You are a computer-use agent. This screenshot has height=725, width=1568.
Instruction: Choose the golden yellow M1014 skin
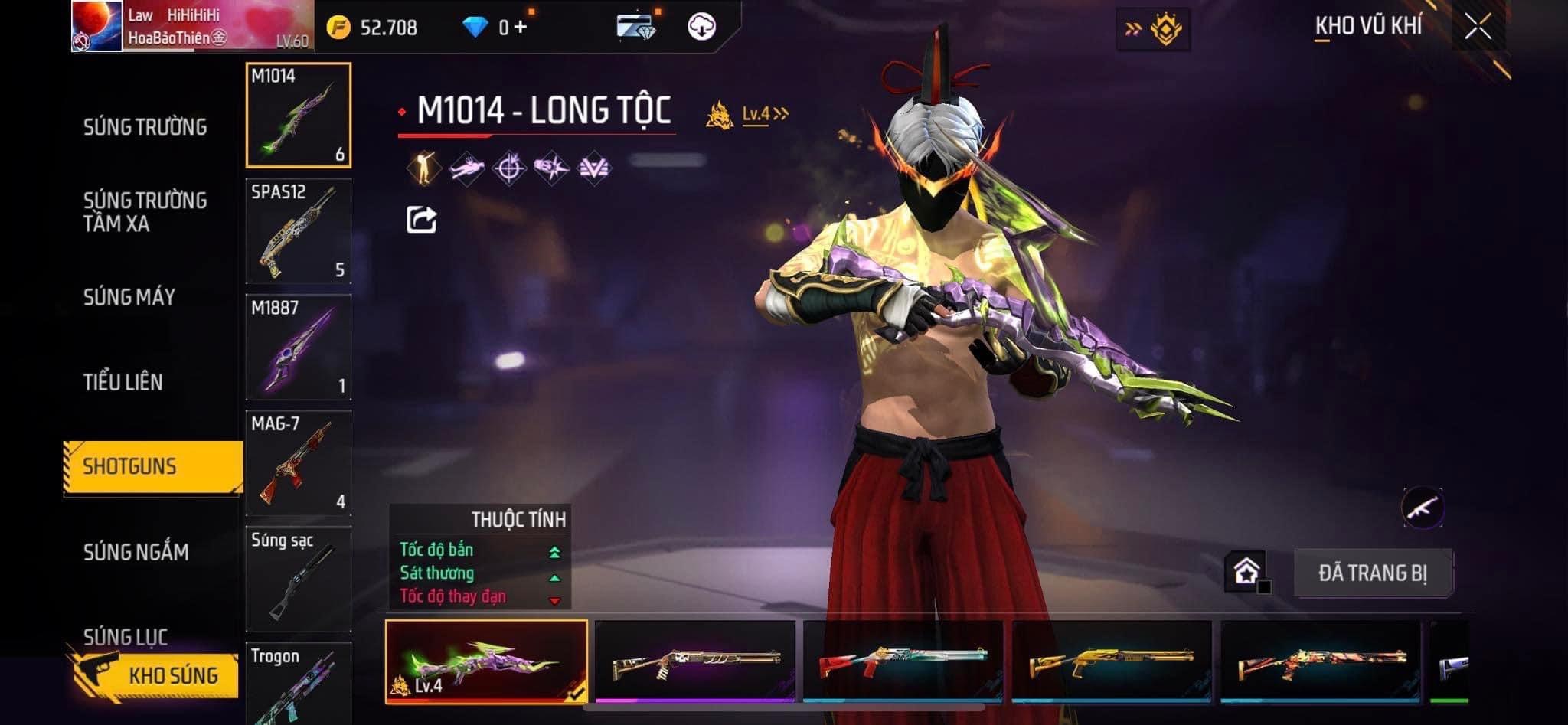click(x=1112, y=661)
